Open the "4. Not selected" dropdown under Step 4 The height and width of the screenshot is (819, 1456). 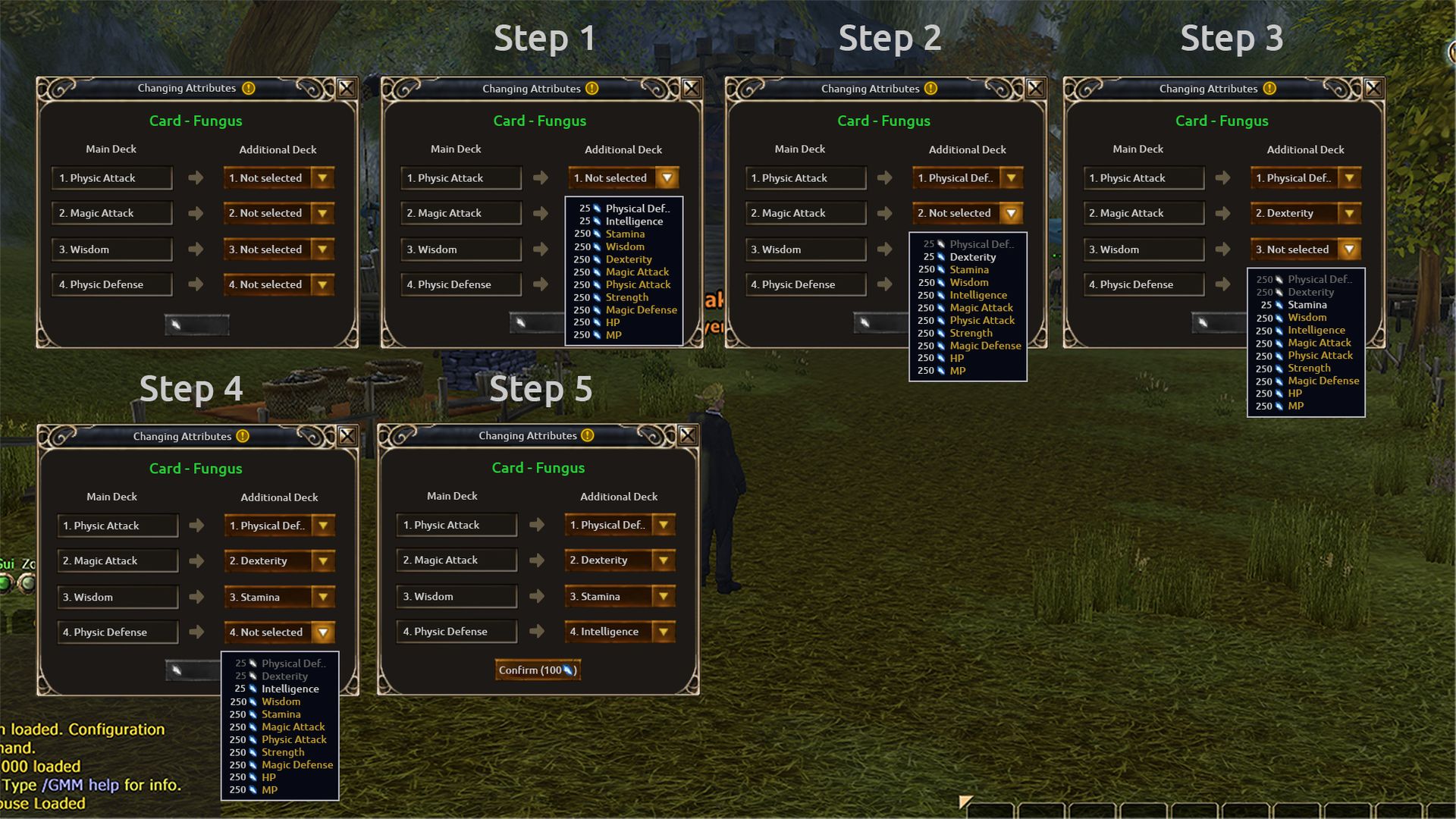(323, 632)
